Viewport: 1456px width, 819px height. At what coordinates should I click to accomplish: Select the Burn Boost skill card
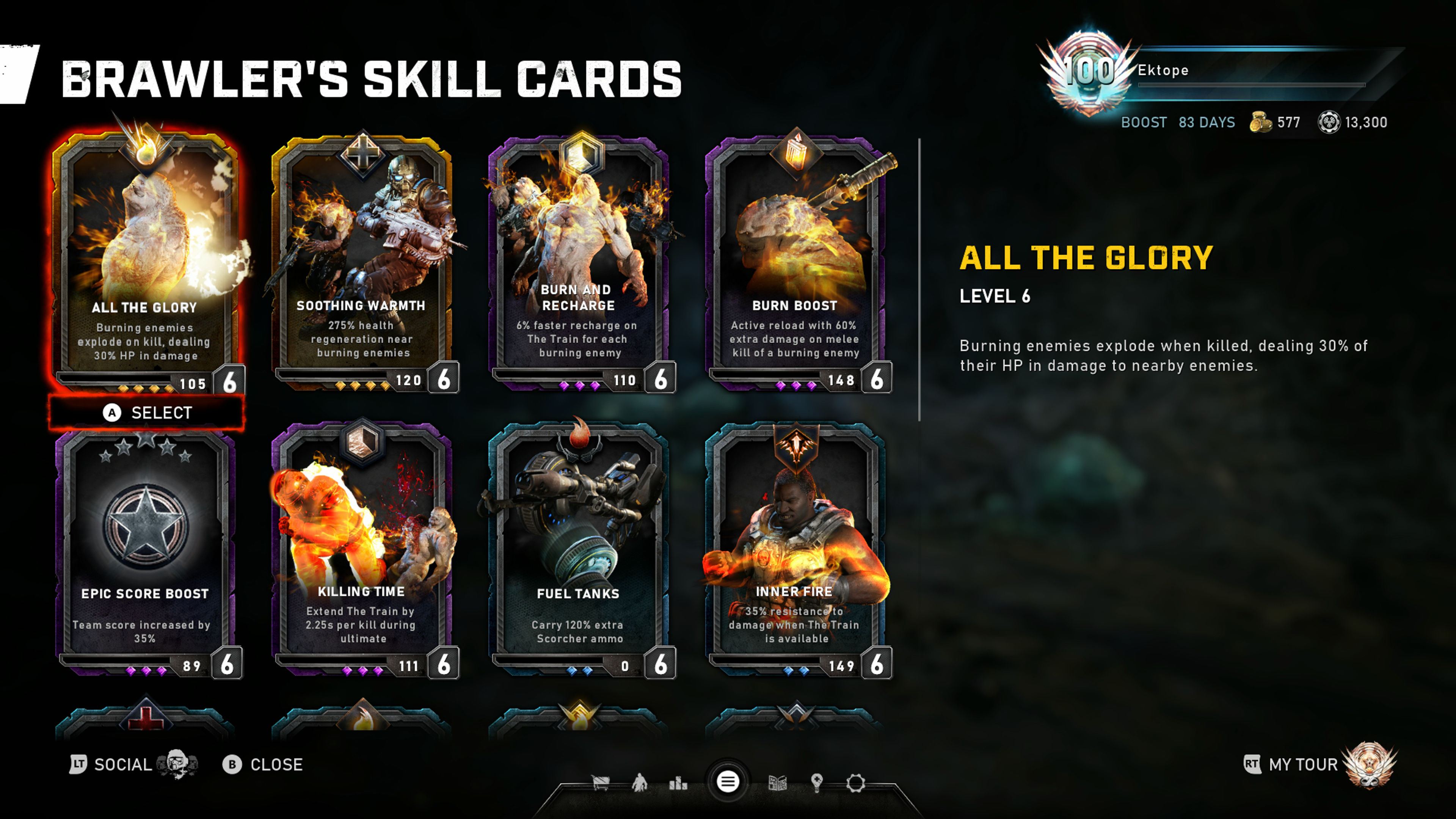795,260
